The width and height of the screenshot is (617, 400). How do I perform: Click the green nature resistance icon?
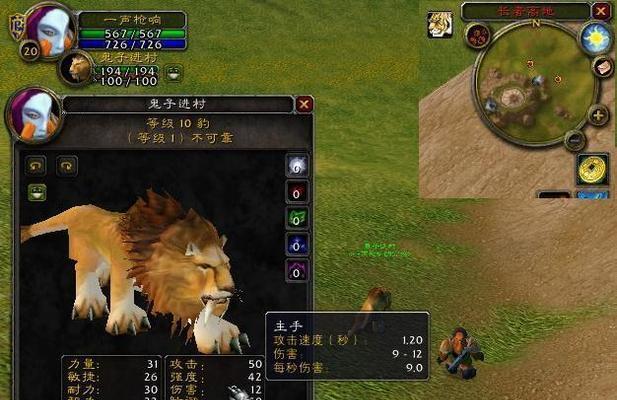tap(297, 218)
